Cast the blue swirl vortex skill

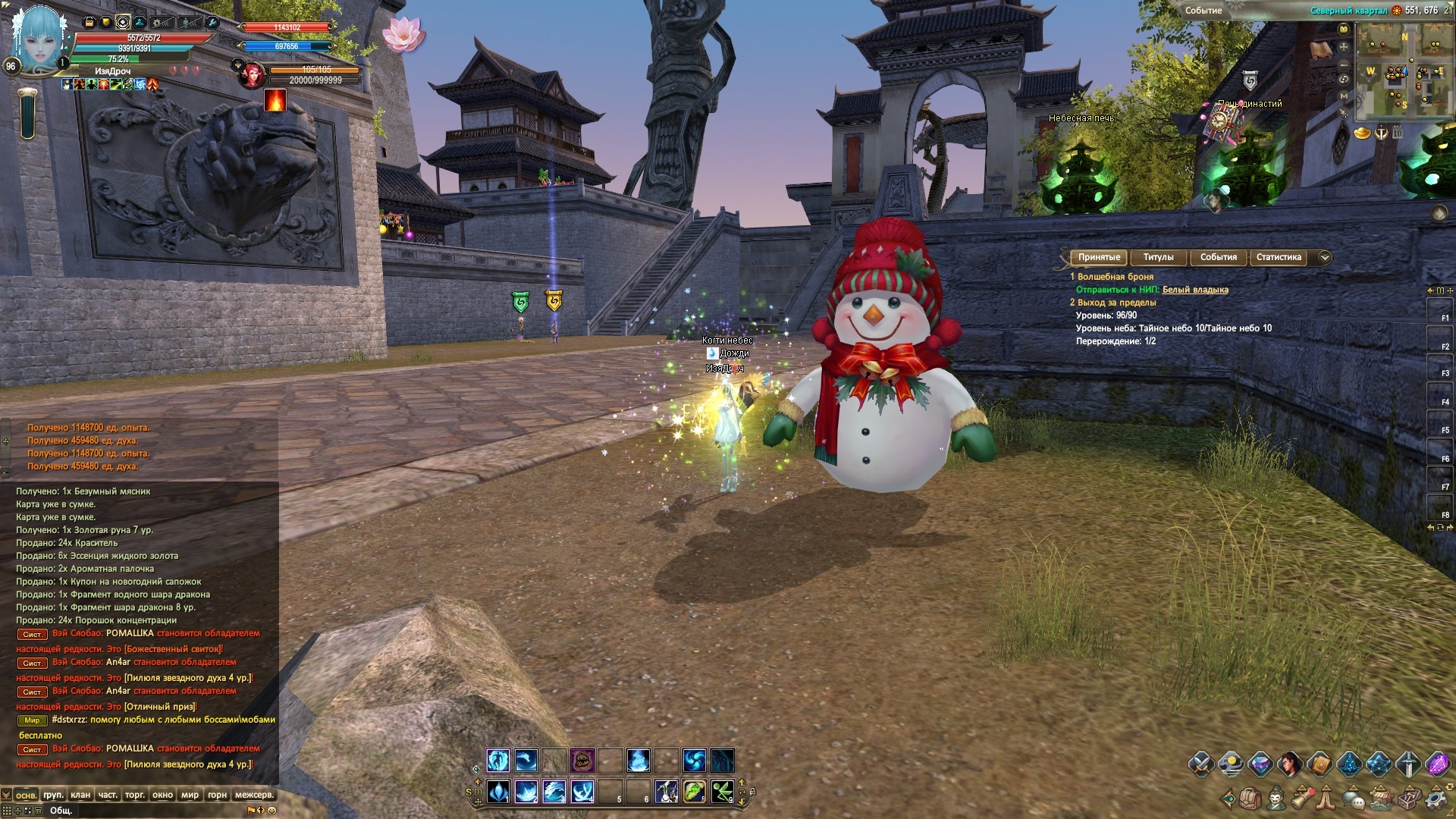[x=694, y=760]
